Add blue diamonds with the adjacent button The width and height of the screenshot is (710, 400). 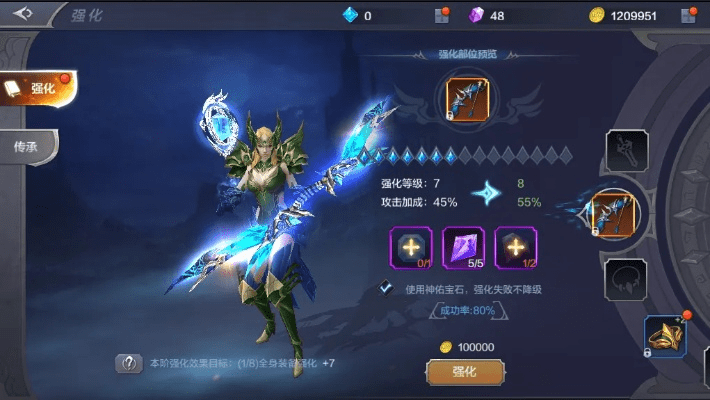pos(441,15)
